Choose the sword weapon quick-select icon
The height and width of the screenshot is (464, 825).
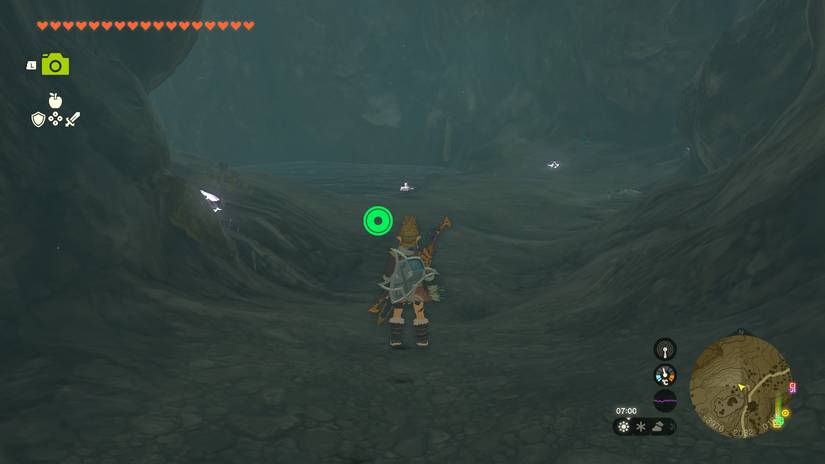[x=72, y=119]
